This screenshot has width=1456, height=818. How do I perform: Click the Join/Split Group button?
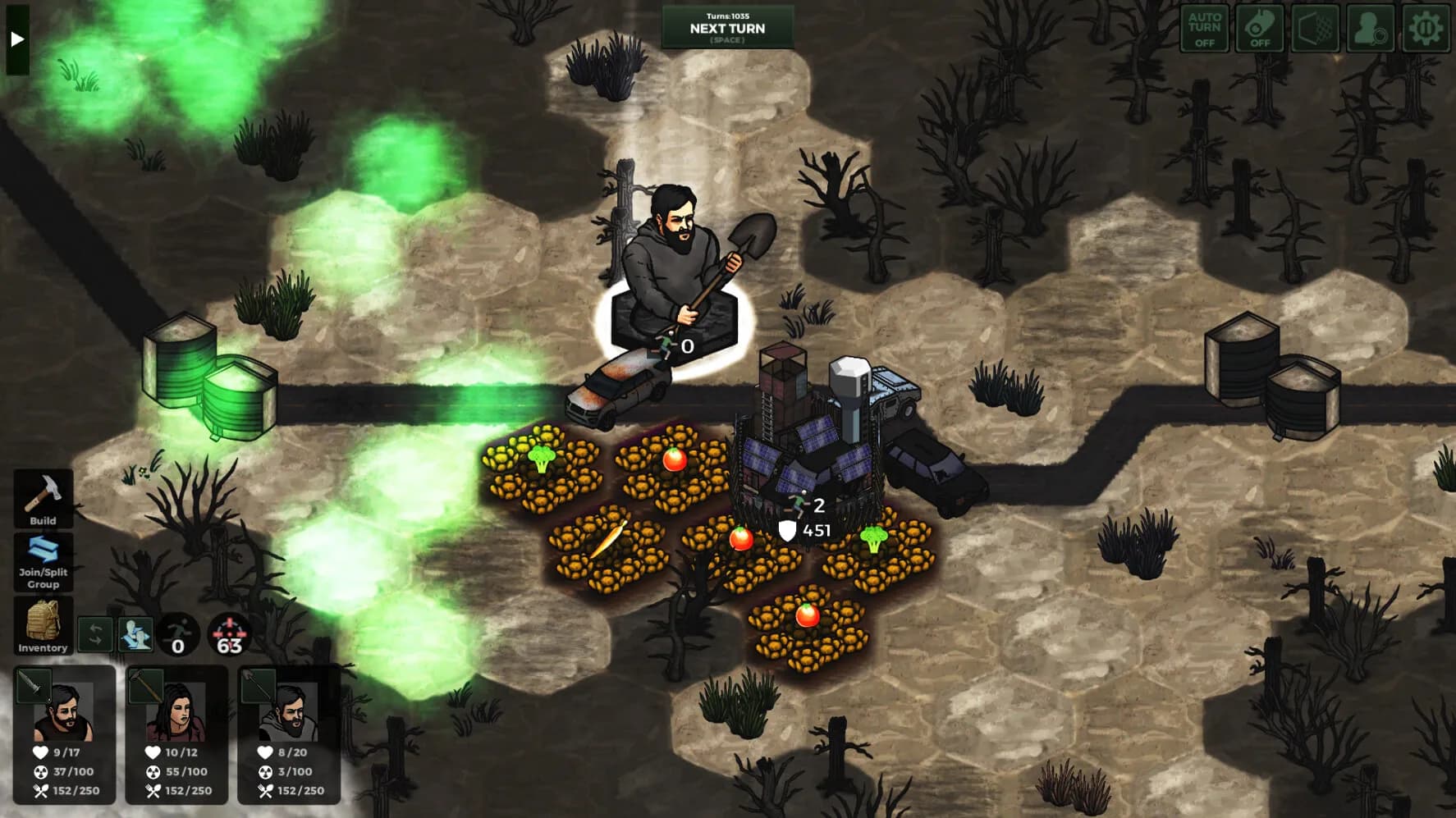43,562
